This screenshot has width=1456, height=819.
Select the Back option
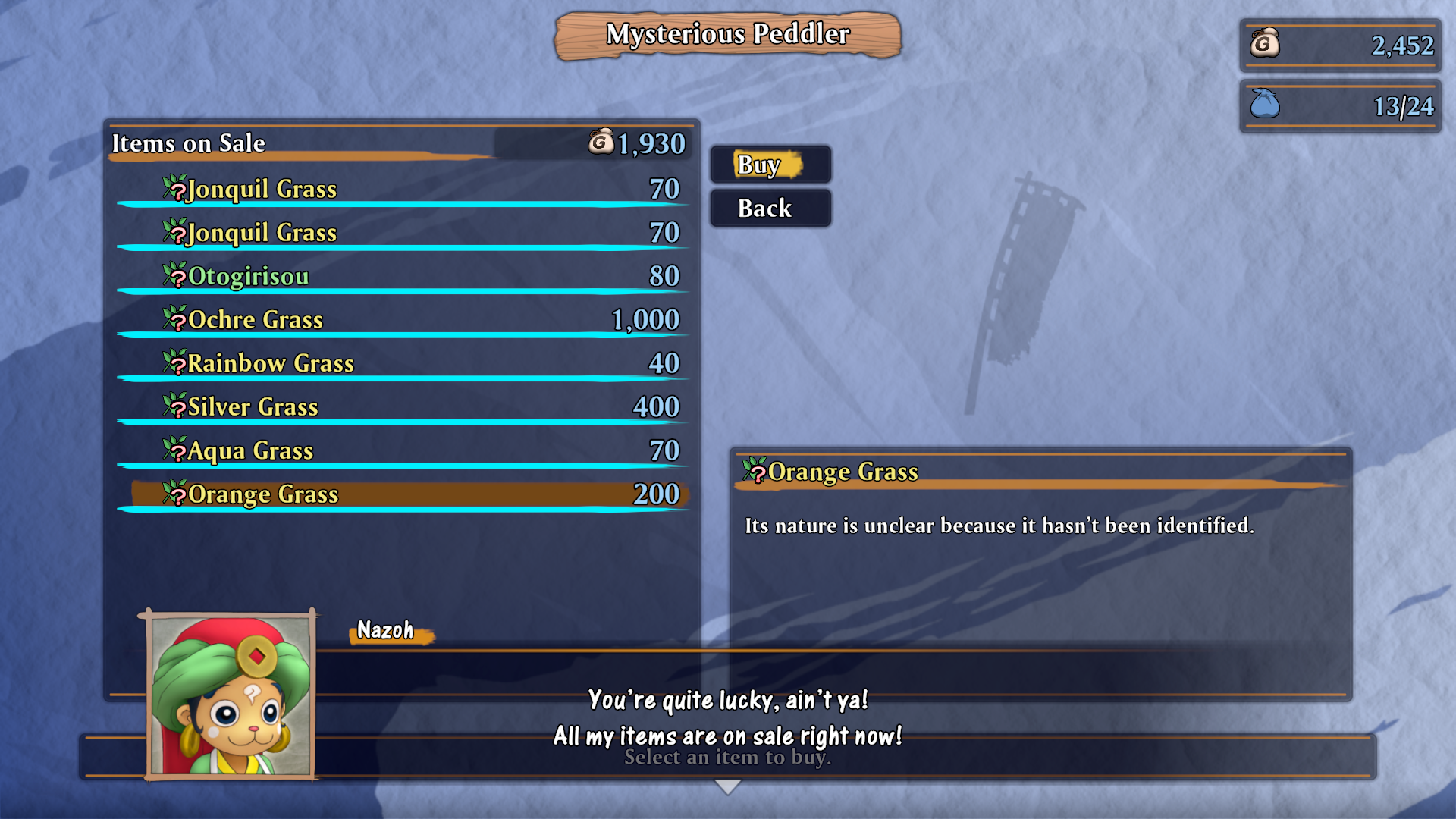point(770,209)
